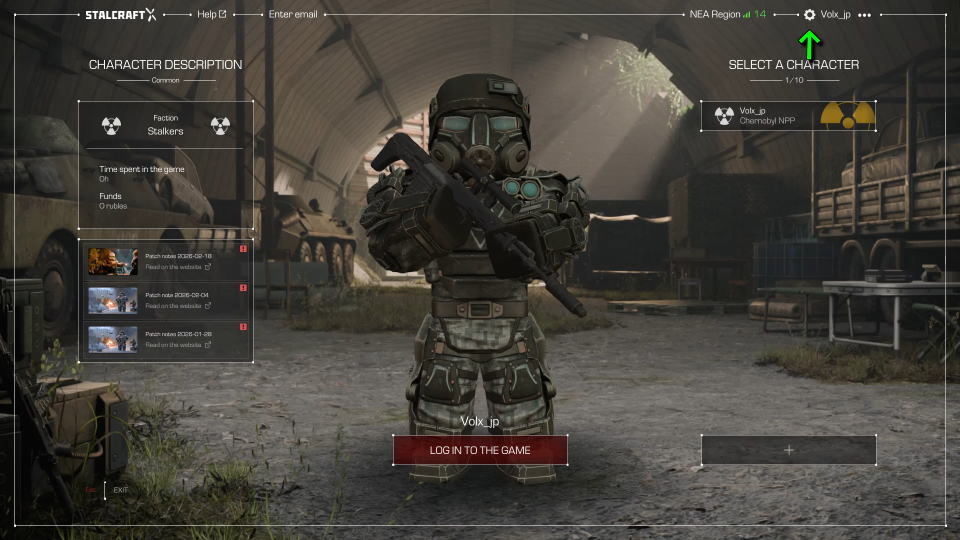The image size is (960, 540).
Task: Click the Volx_jp account name
Action: coord(835,15)
